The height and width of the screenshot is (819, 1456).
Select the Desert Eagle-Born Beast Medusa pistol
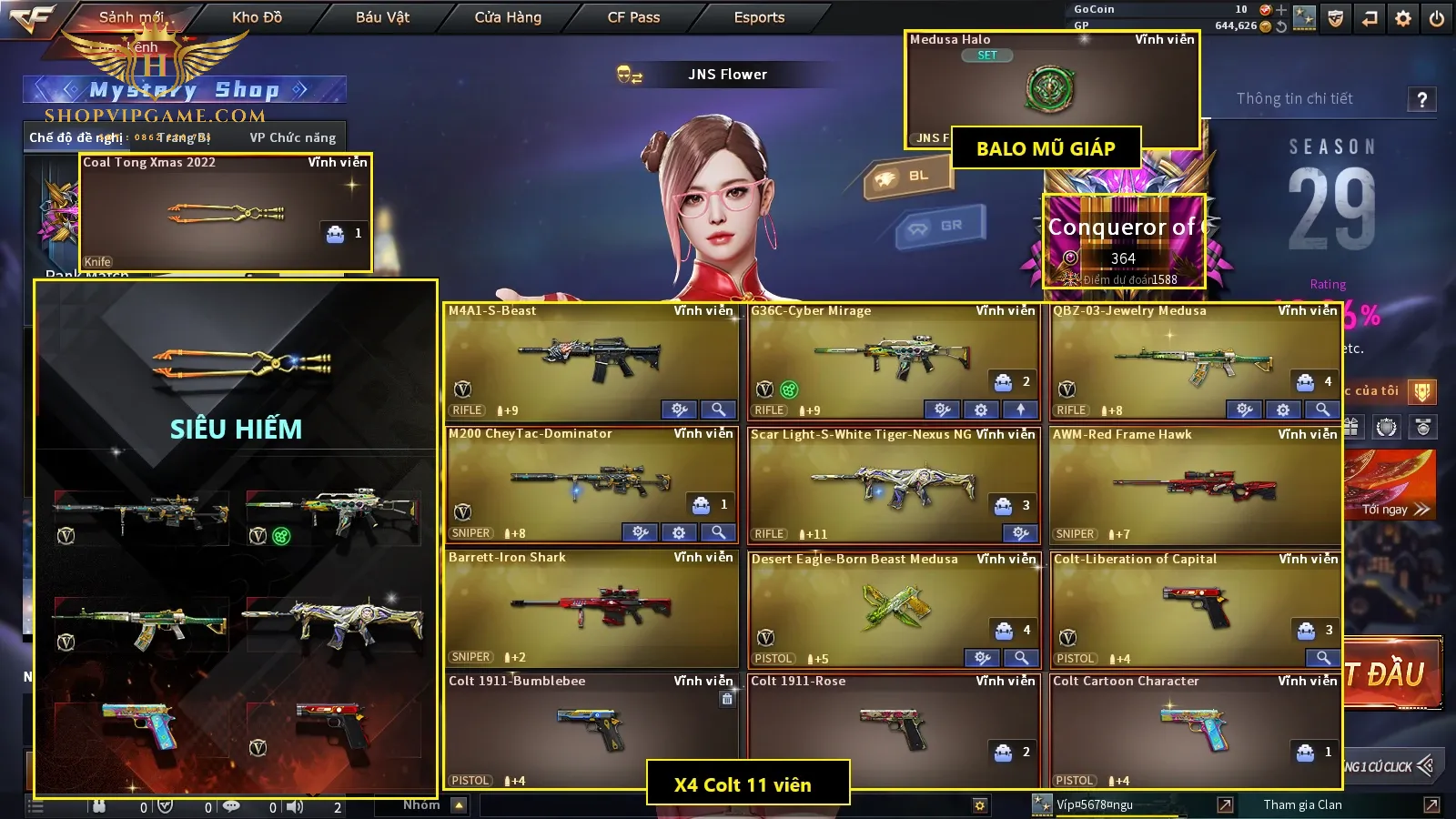tap(894, 607)
